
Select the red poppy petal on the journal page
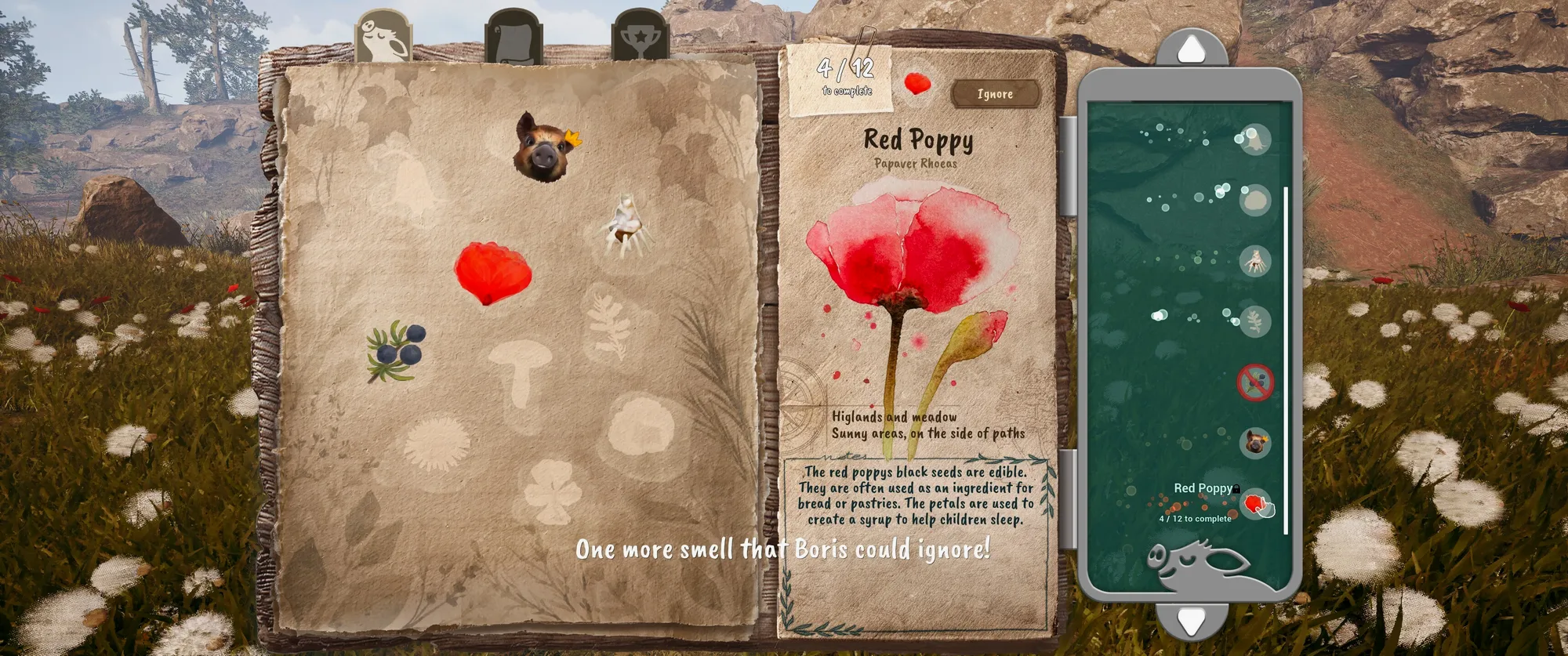point(492,272)
